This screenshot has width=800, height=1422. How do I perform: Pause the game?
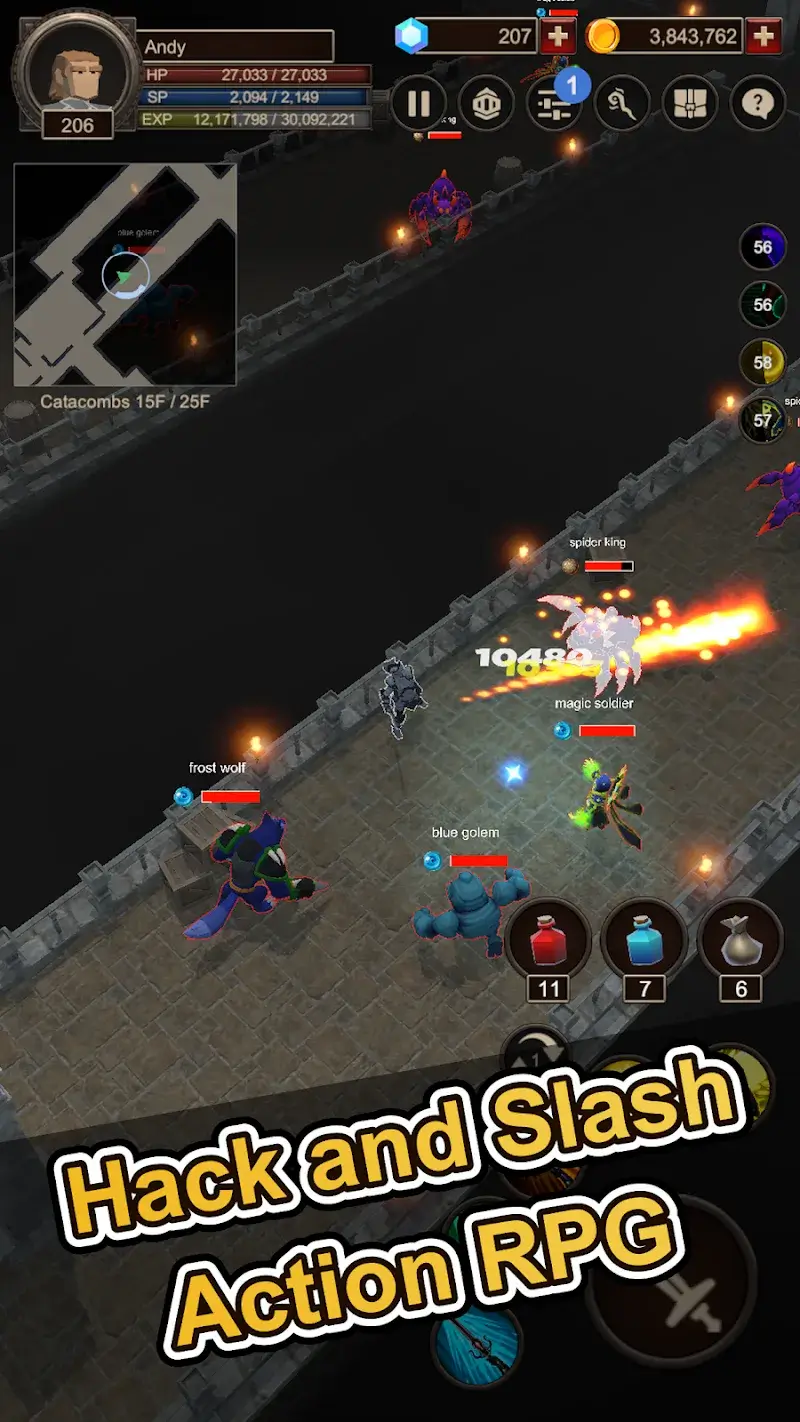pos(418,103)
